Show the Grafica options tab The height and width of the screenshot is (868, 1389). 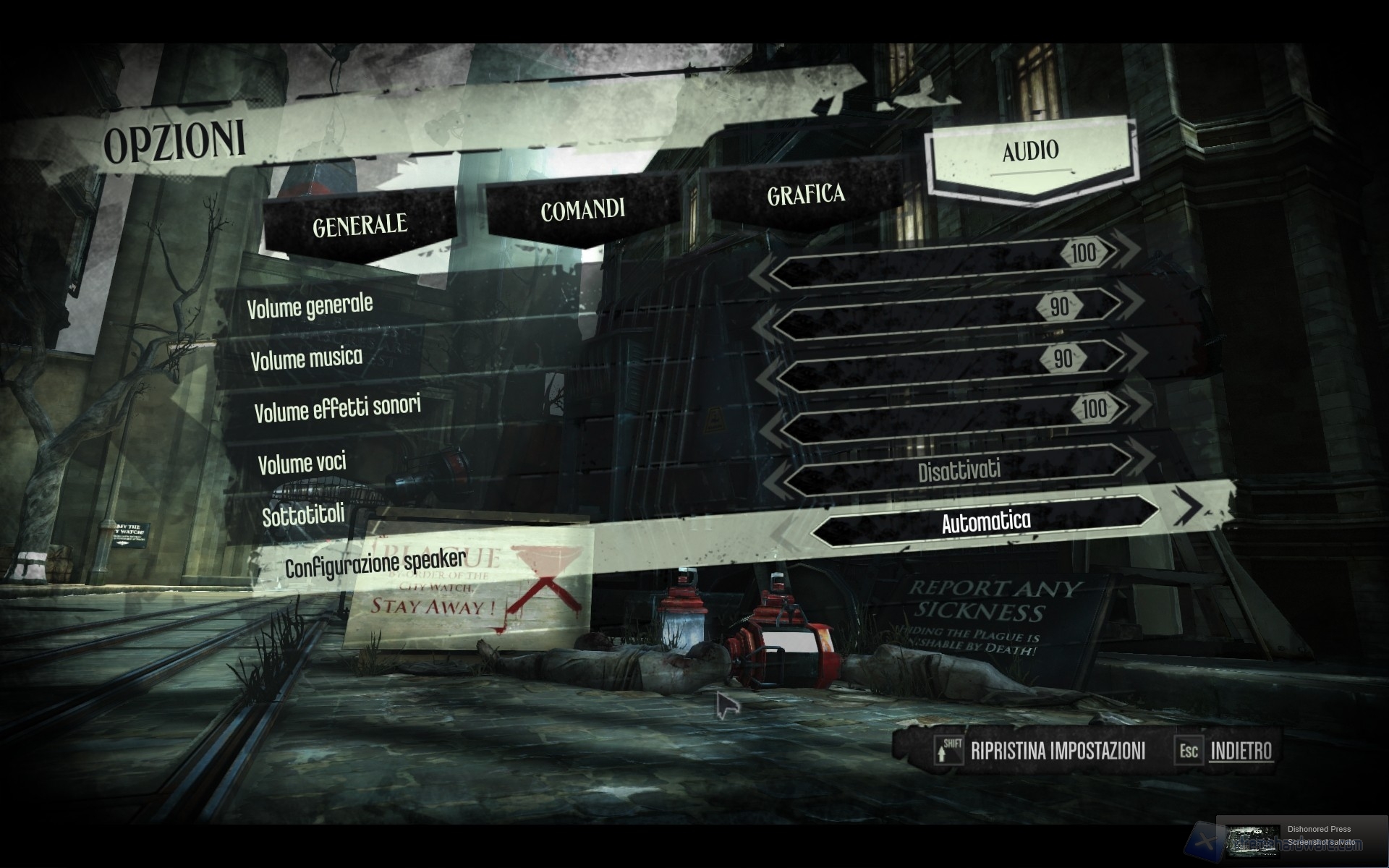coord(805,195)
